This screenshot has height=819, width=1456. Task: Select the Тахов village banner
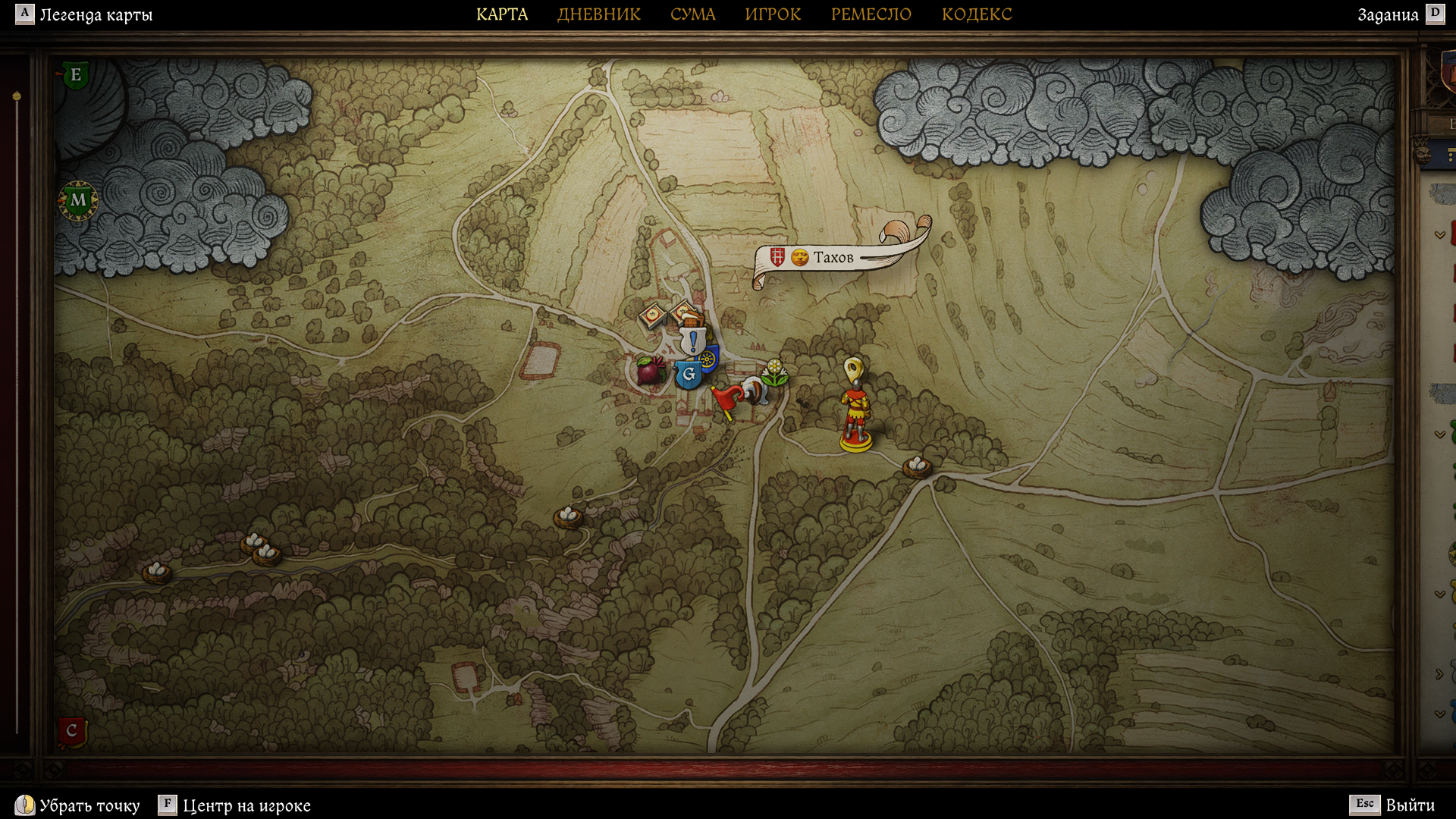click(x=833, y=258)
